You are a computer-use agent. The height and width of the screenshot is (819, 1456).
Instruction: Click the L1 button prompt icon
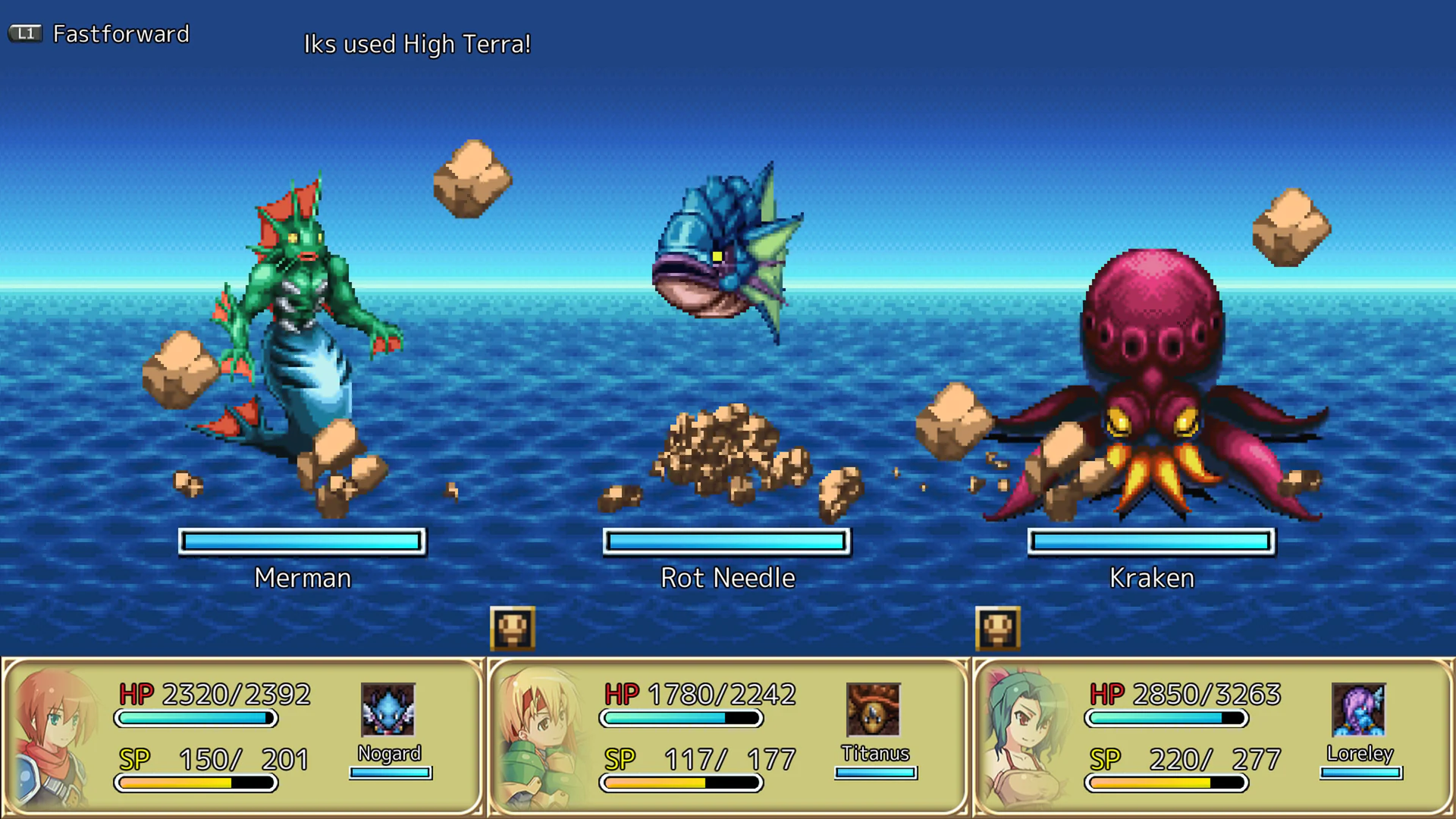coord(25,33)
